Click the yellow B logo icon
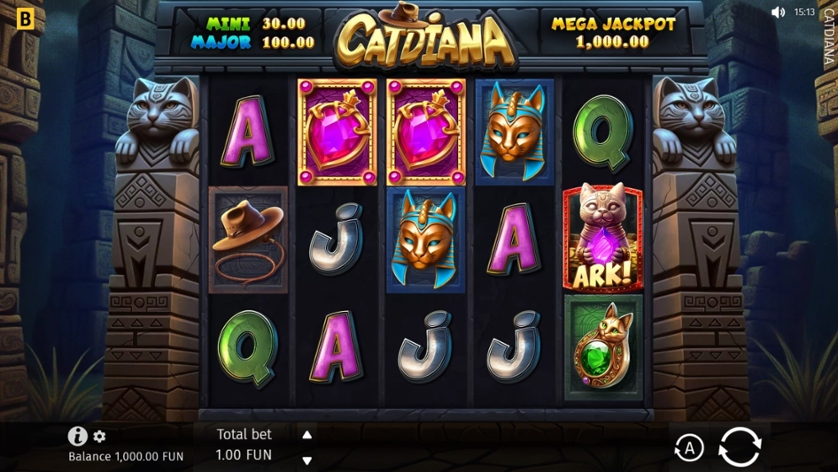The height and width of the screenshot is (472, 838). [25, 17]
